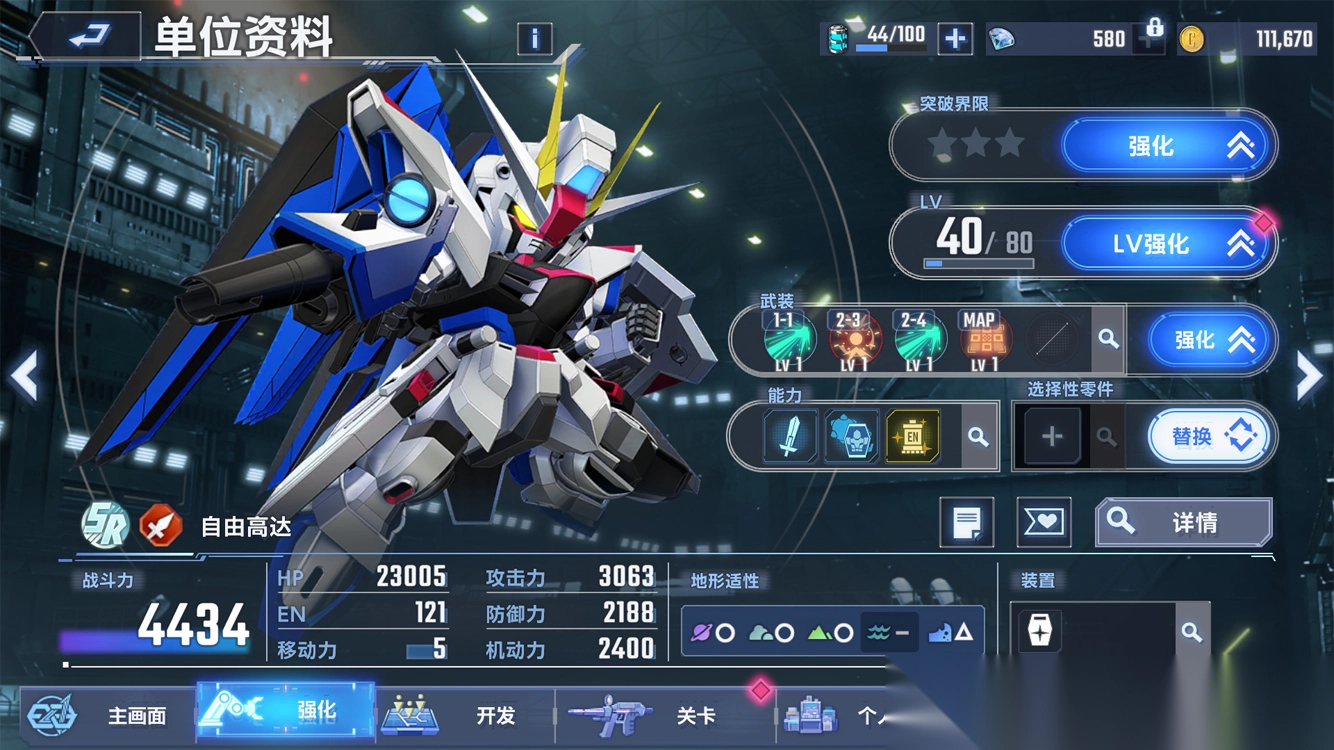Tap the weapon 强化 upgrade button
This screenshot has height=750, width=1334.
tap(1211, 340)
